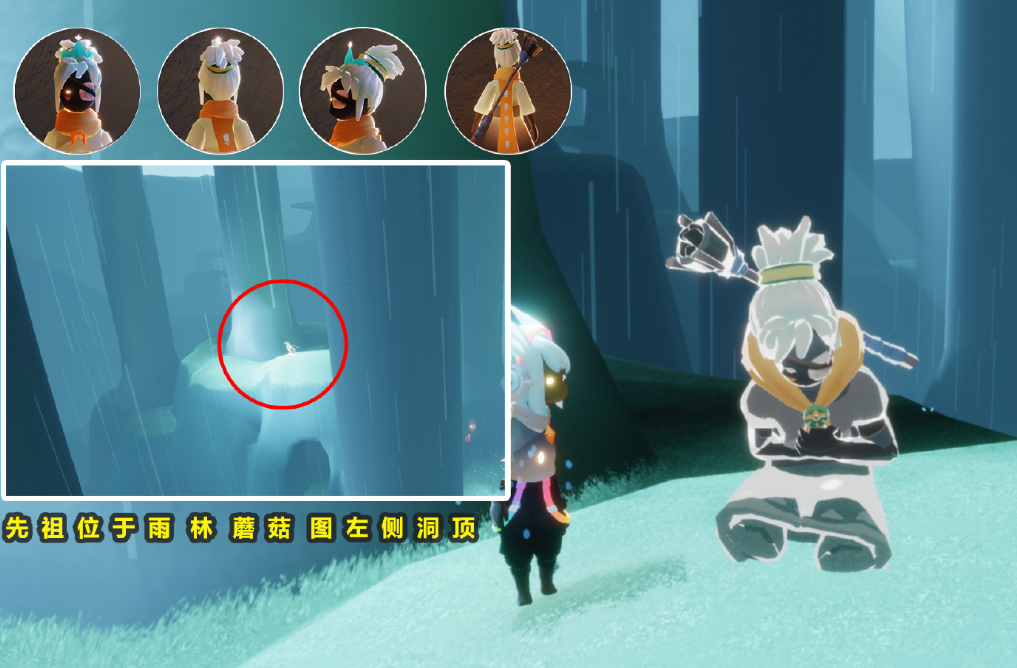View the thumbnail showing the staff on the cape

(x=507, y=91)
